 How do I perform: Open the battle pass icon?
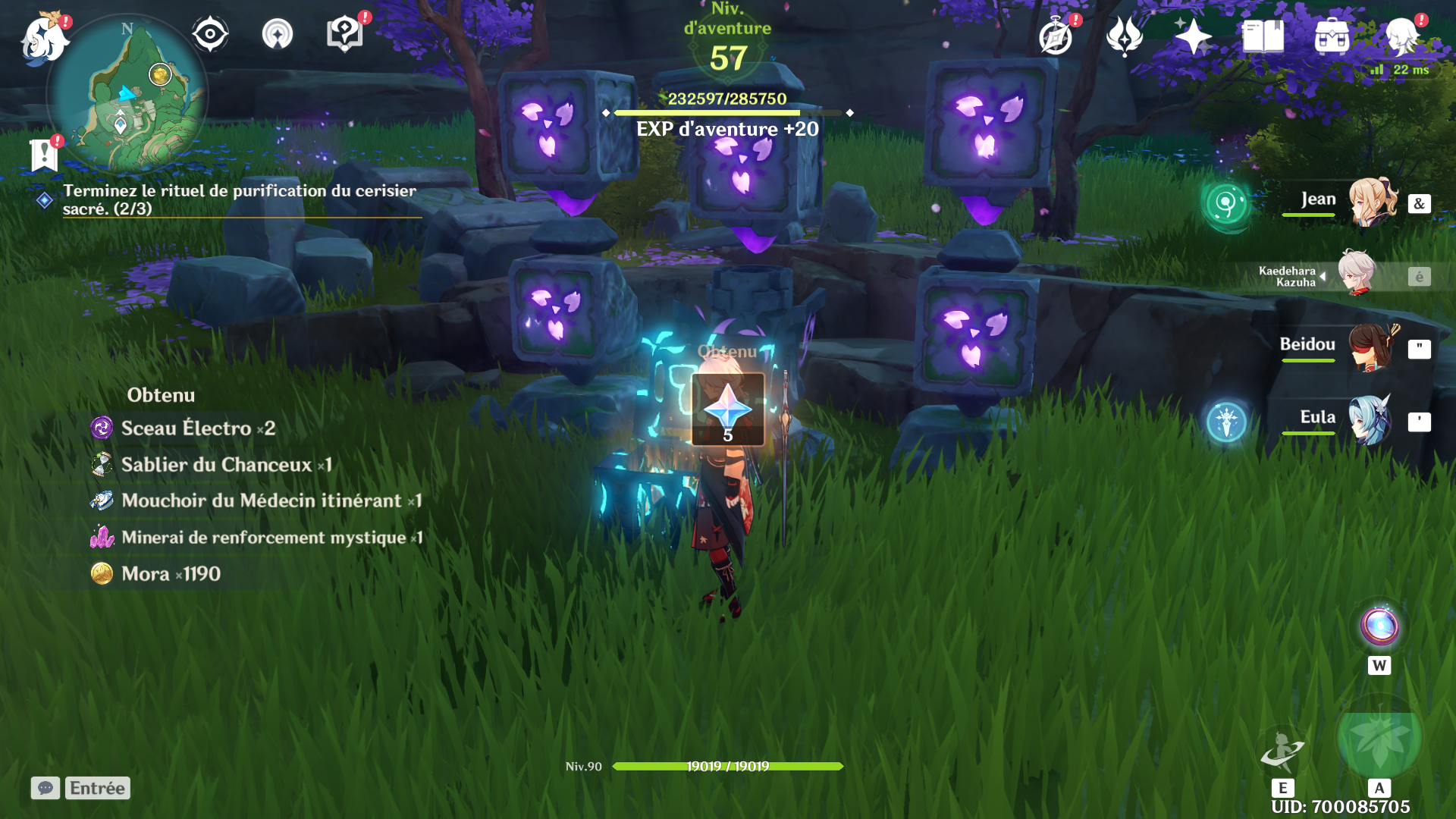(1125, 36)
